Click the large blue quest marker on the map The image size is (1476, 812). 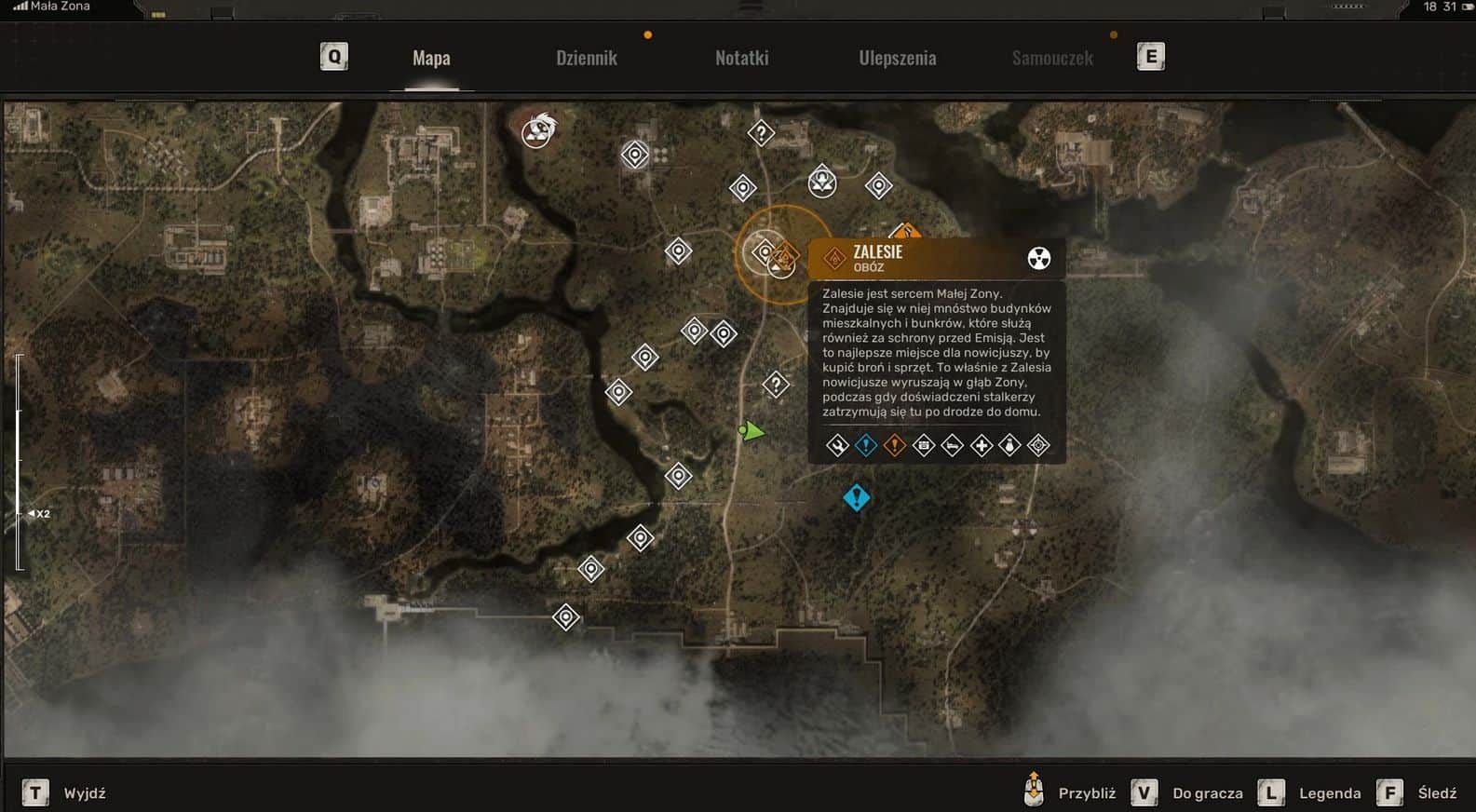[x=856, y=498]
